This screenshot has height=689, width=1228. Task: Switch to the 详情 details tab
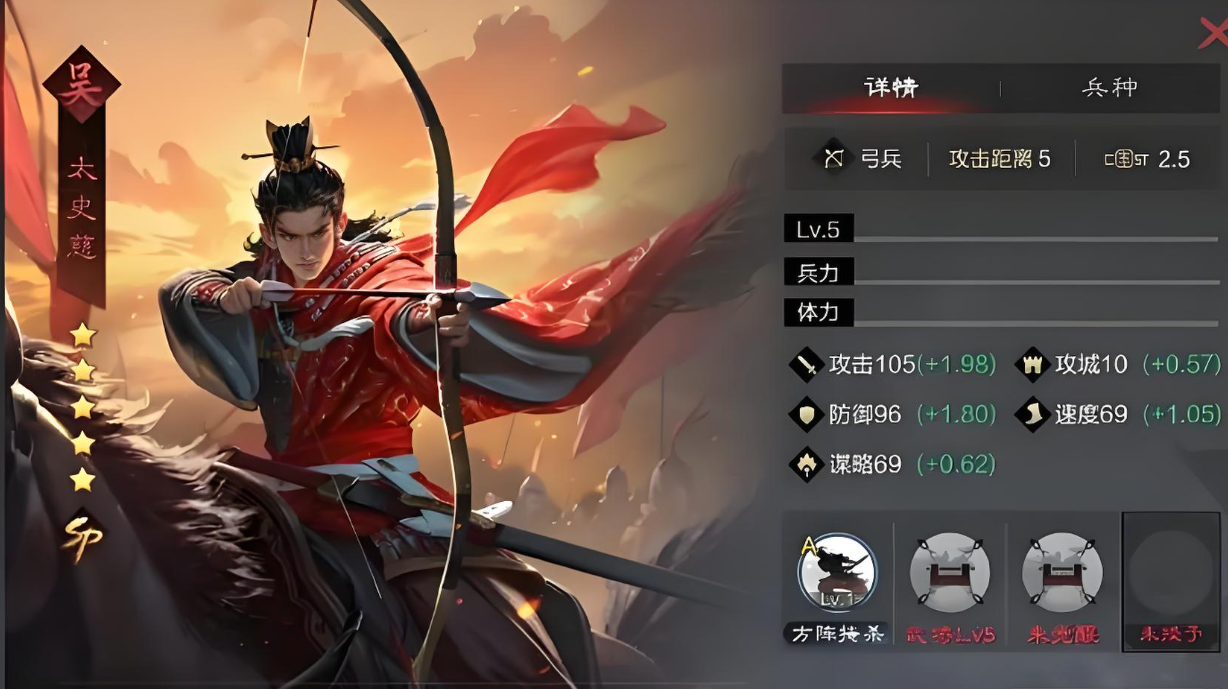[x=890, y=88]
